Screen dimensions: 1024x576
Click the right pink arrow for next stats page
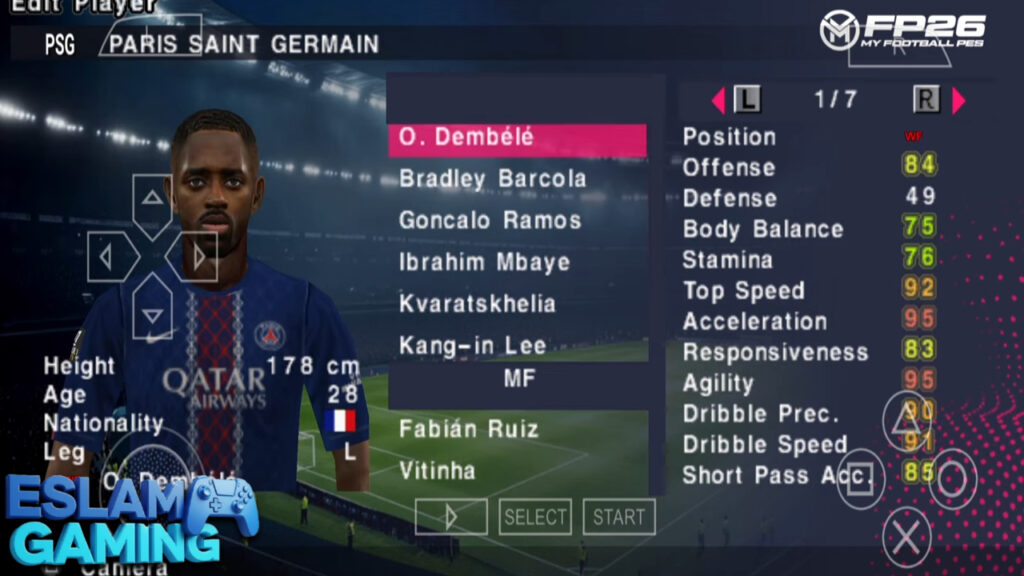tap(958, 100)
